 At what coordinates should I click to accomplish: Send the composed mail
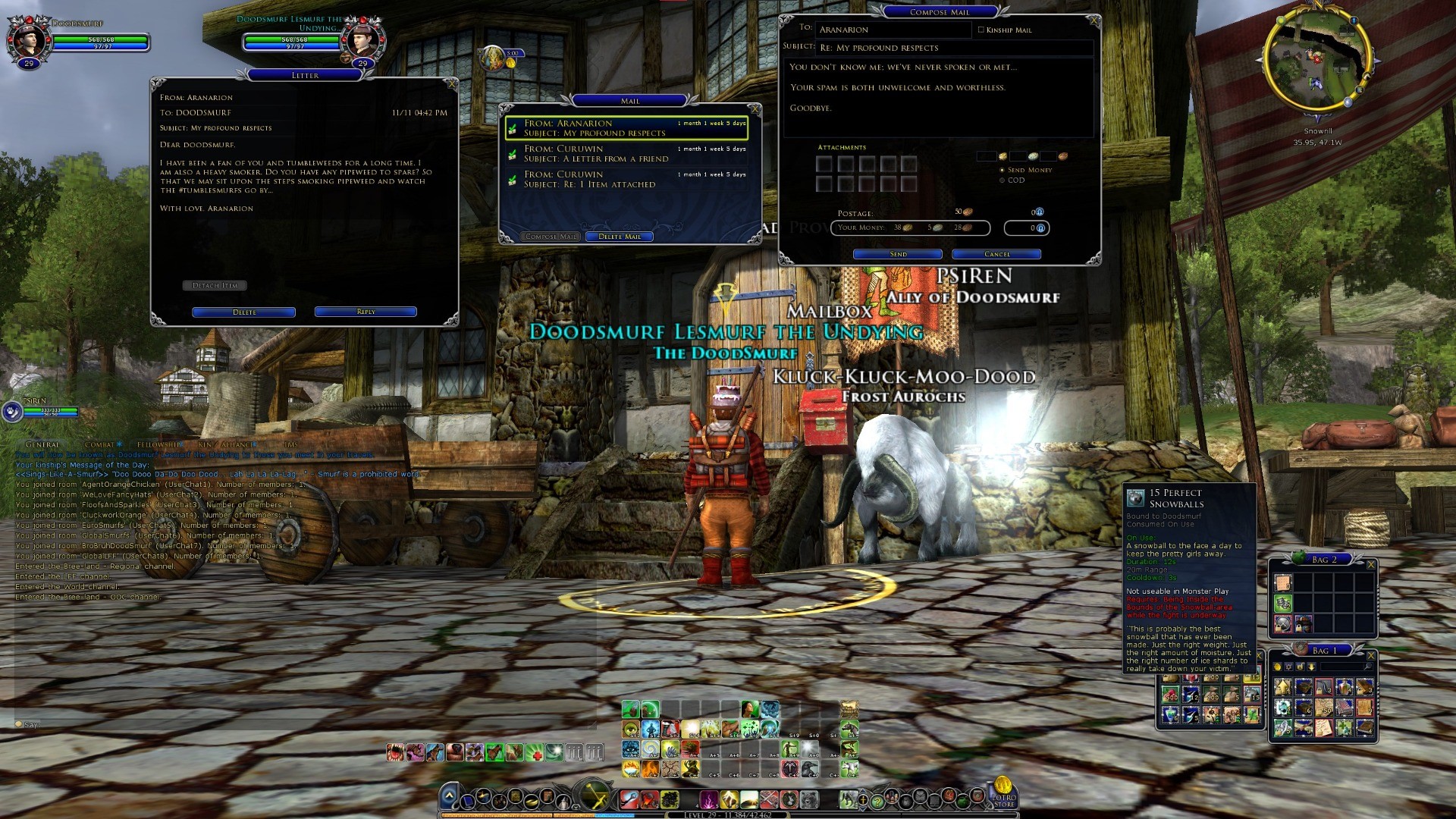click(x=898, y=254)
